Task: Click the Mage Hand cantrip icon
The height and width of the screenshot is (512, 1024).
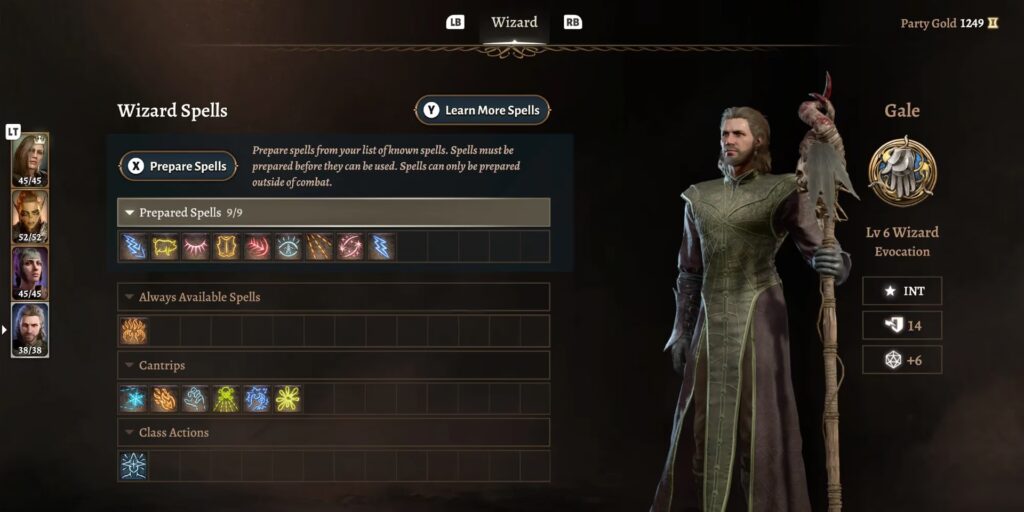Action: click(x=196, y=399)
